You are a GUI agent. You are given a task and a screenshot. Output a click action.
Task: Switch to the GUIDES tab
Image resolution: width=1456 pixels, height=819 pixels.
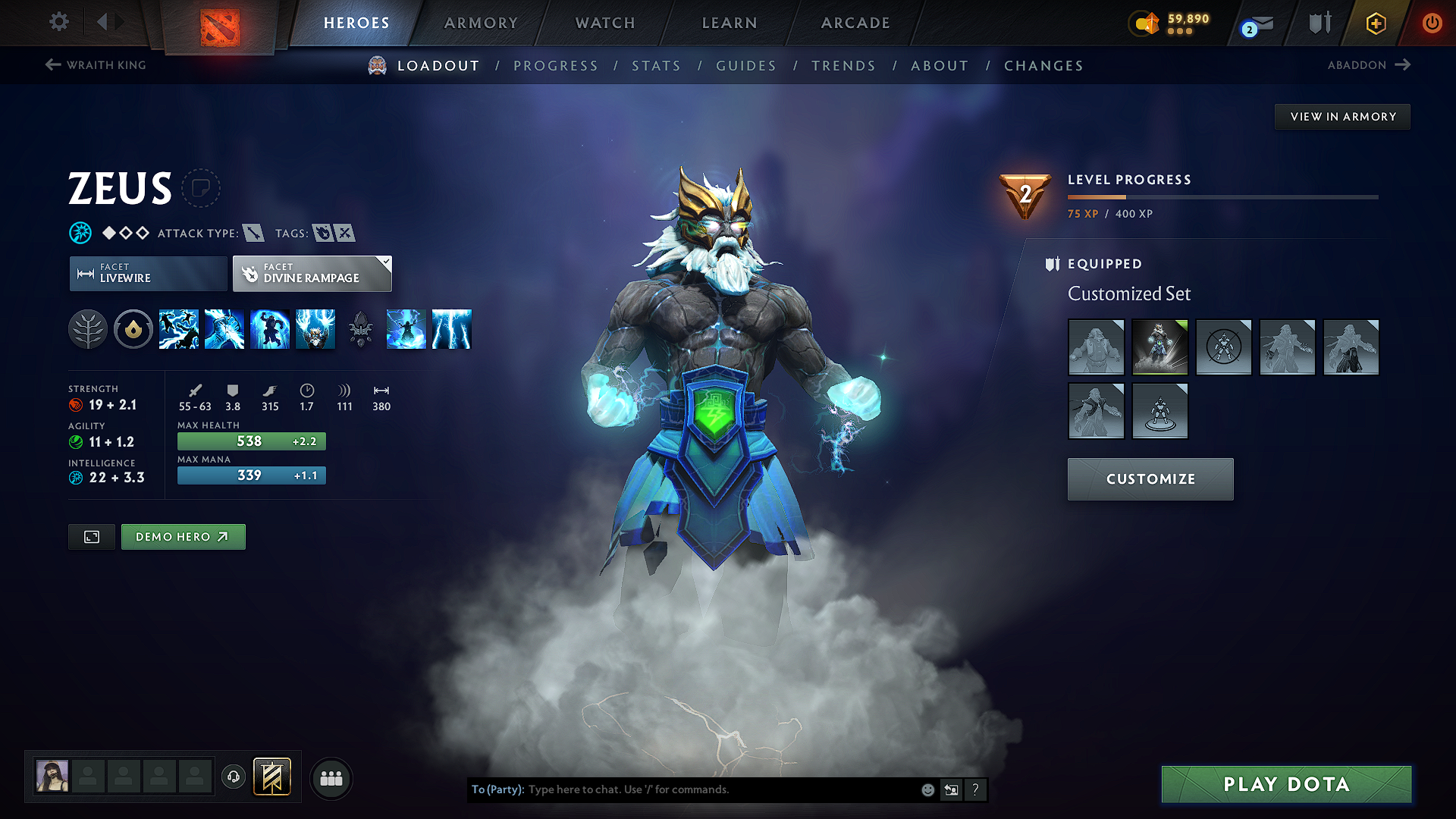pyautogui.click(x=746, y=66)
